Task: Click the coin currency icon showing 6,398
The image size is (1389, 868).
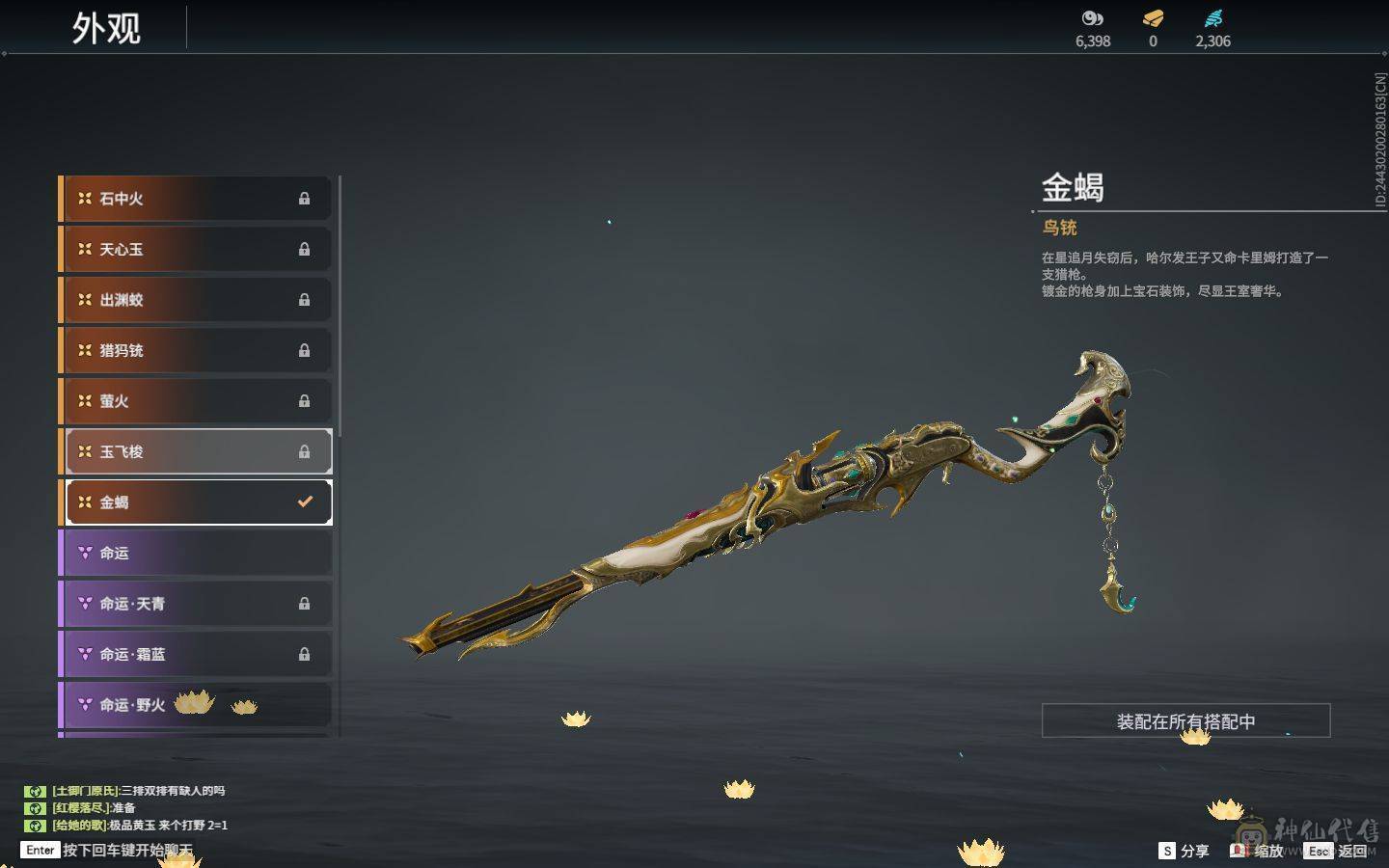Action: click(x=1091, y=17)
